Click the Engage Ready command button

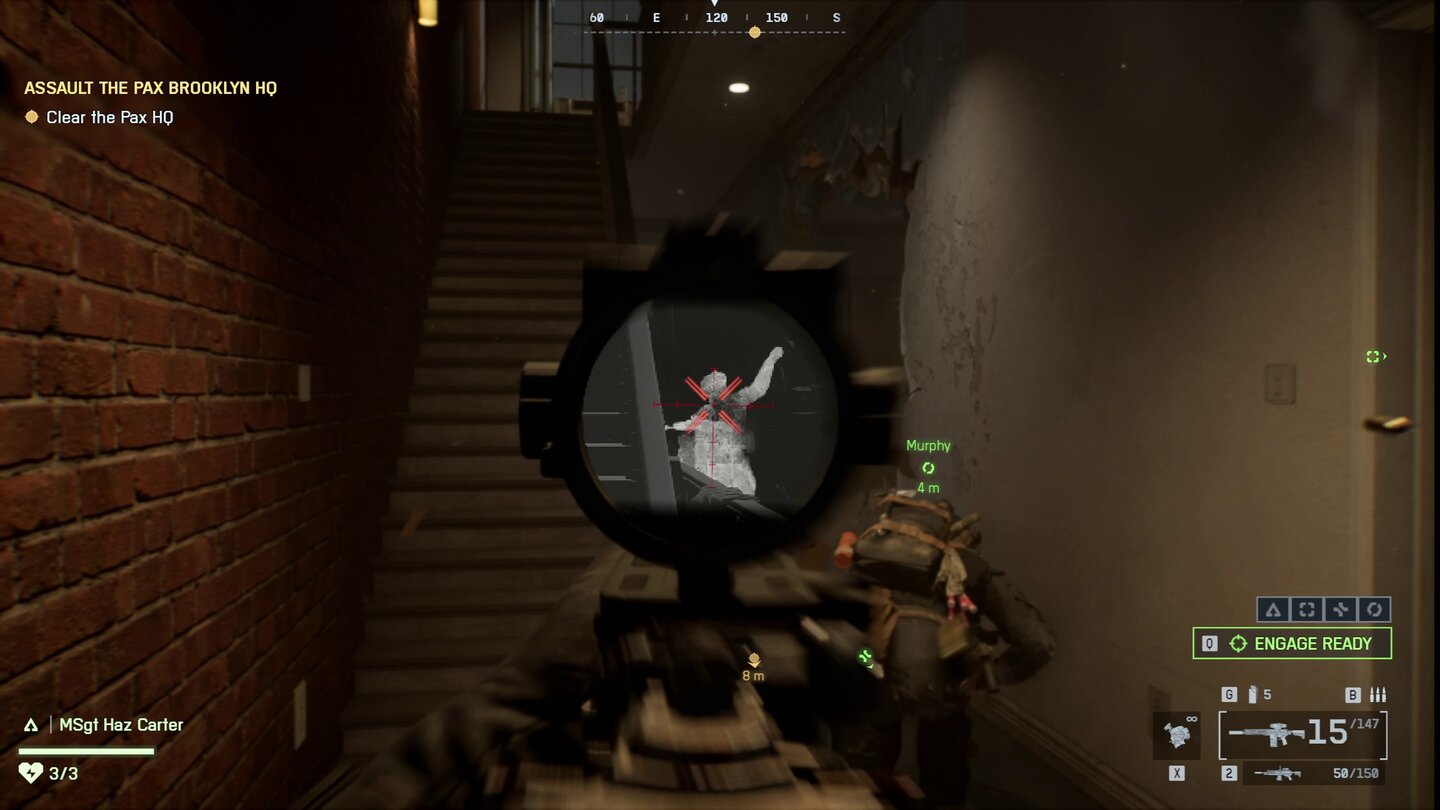pos(1292,643)
